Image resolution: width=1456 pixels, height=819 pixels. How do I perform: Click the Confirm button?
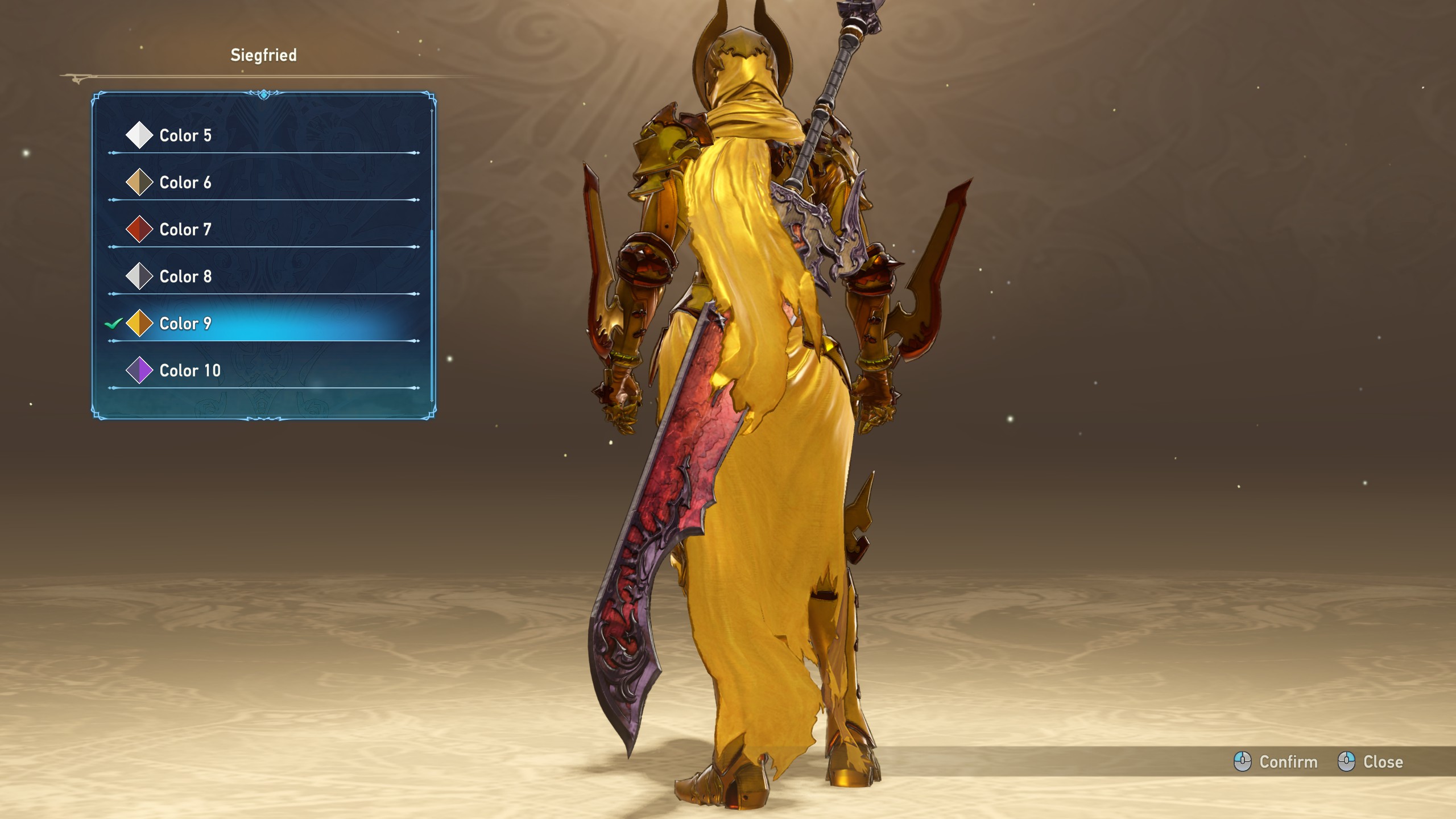tap(1276, 762)
